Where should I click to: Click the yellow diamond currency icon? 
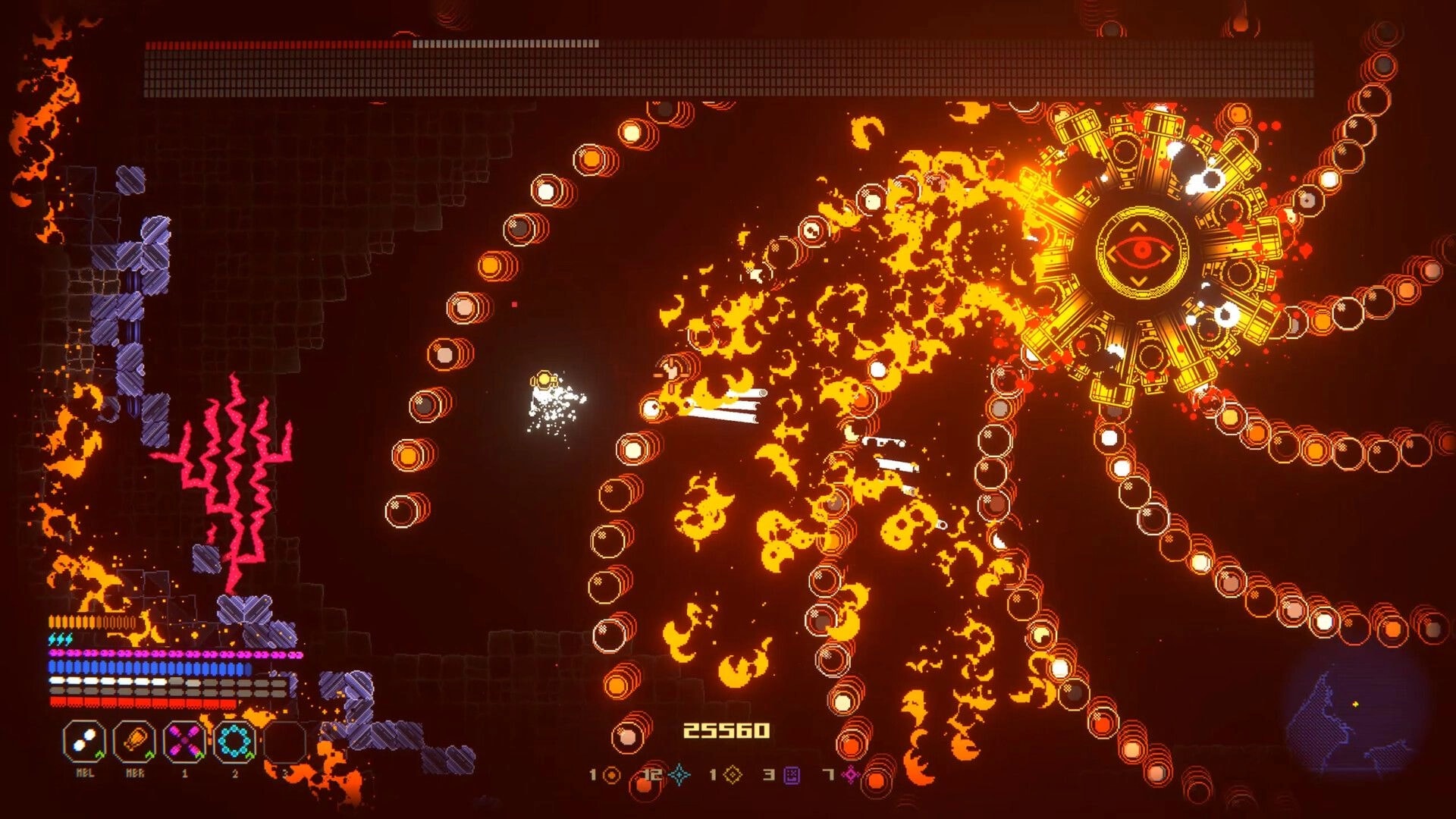click(733, 774)
